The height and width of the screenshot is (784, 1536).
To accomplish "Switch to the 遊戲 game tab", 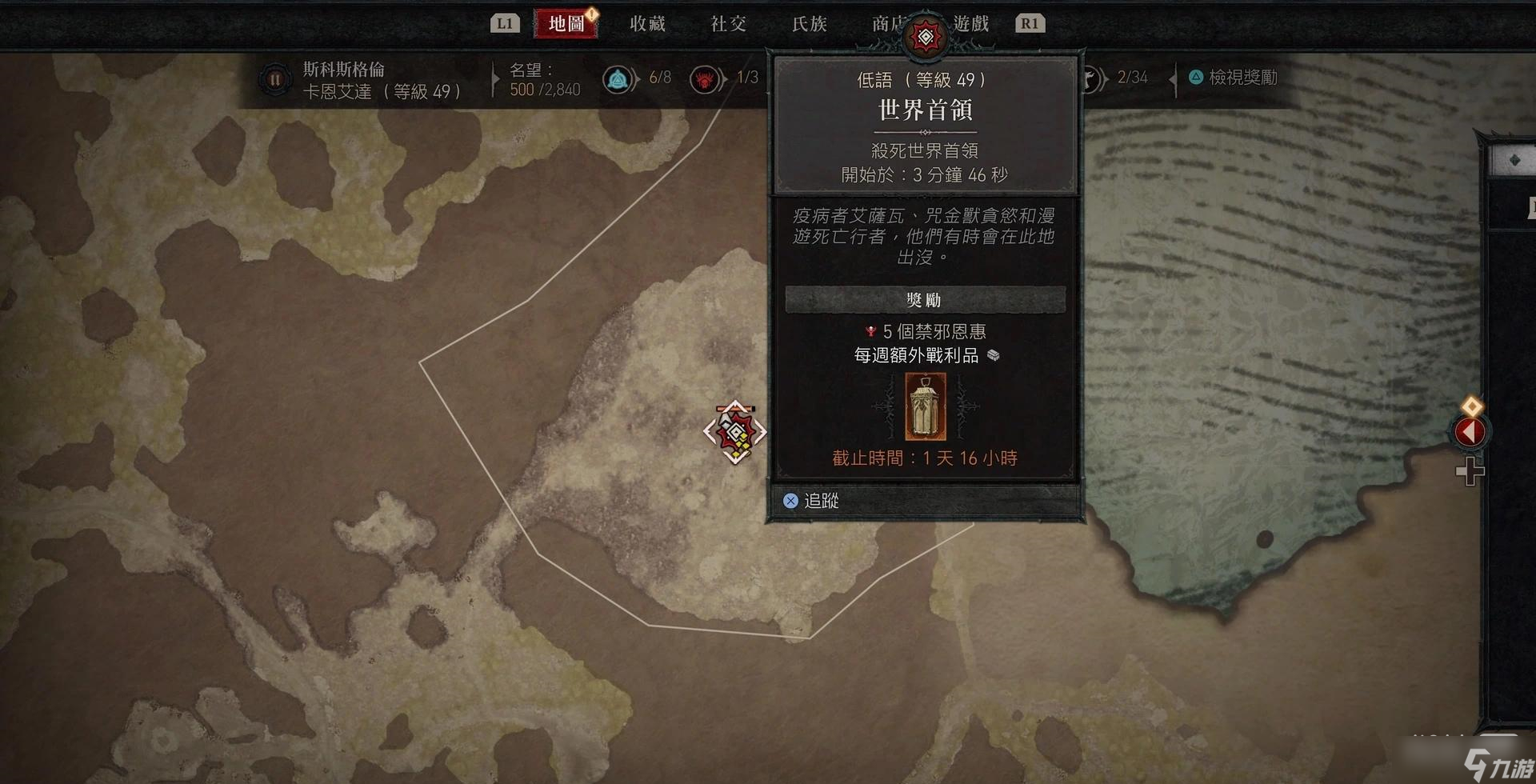I will tap(970, 24).
